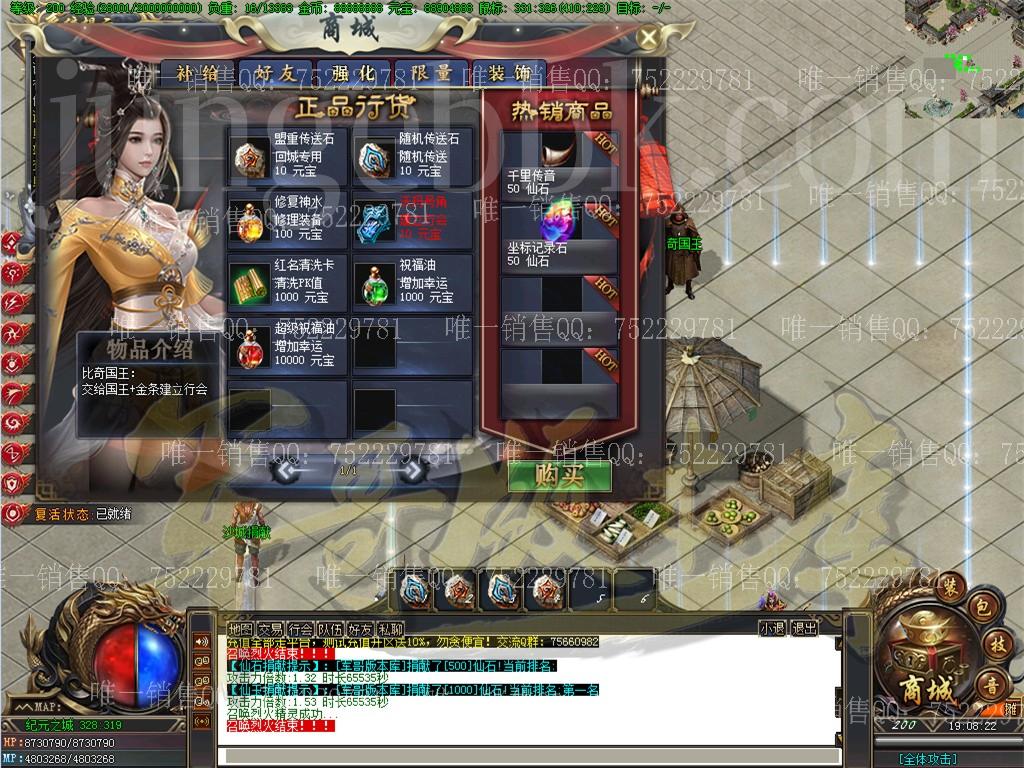The height and width of the screenshot is (768, 1024).
Task: Switch to the 补给 supplies tab
Action: [197, 73]
